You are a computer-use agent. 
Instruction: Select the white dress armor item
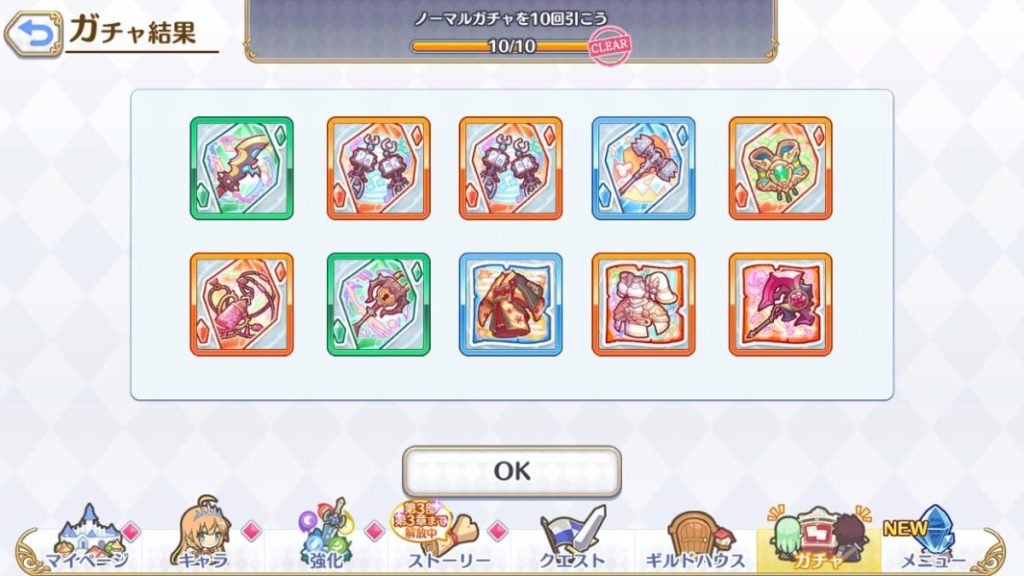[x=643, y=304]
